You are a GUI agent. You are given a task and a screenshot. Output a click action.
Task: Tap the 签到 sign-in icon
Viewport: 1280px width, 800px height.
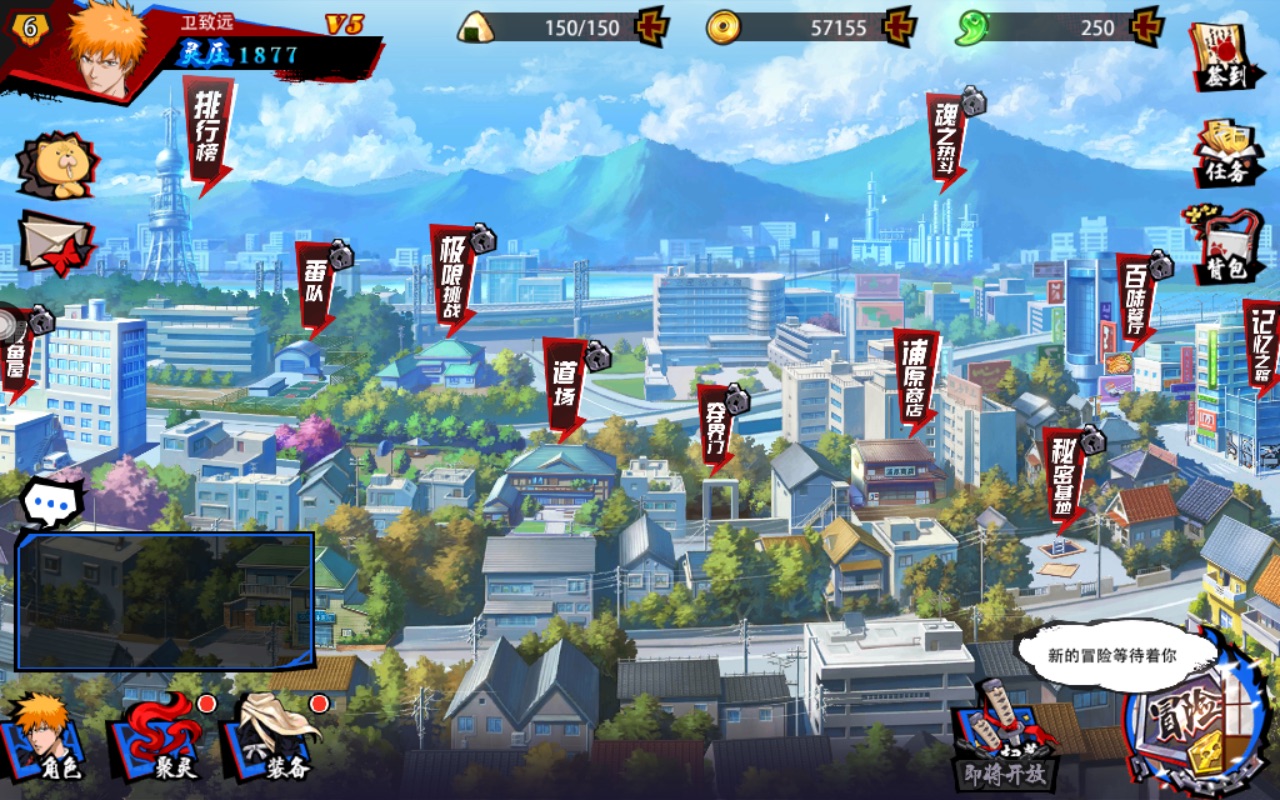[1225, 56]
